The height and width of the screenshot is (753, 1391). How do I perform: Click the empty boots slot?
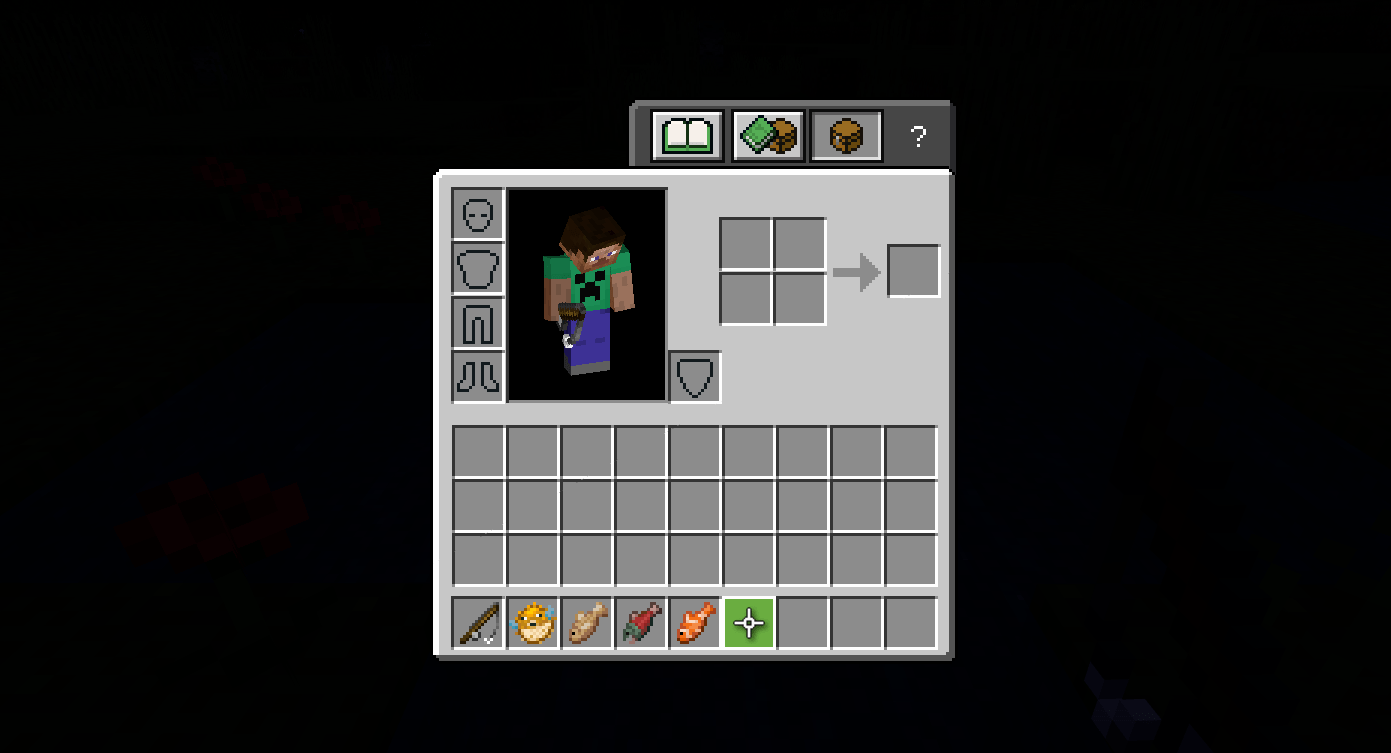[x=477, y=376]
